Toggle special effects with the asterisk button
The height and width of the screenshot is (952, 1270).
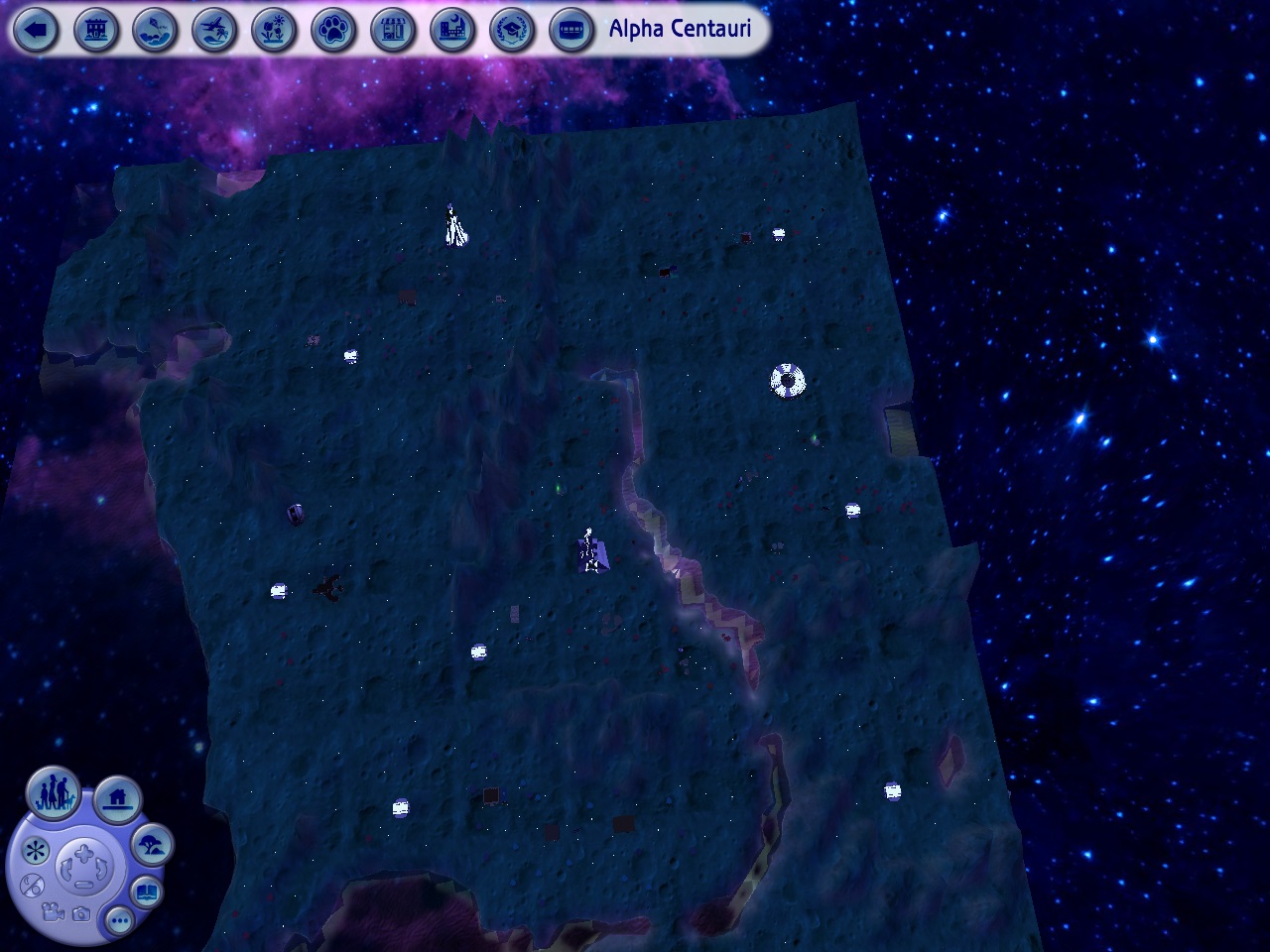tap(35, 850)
